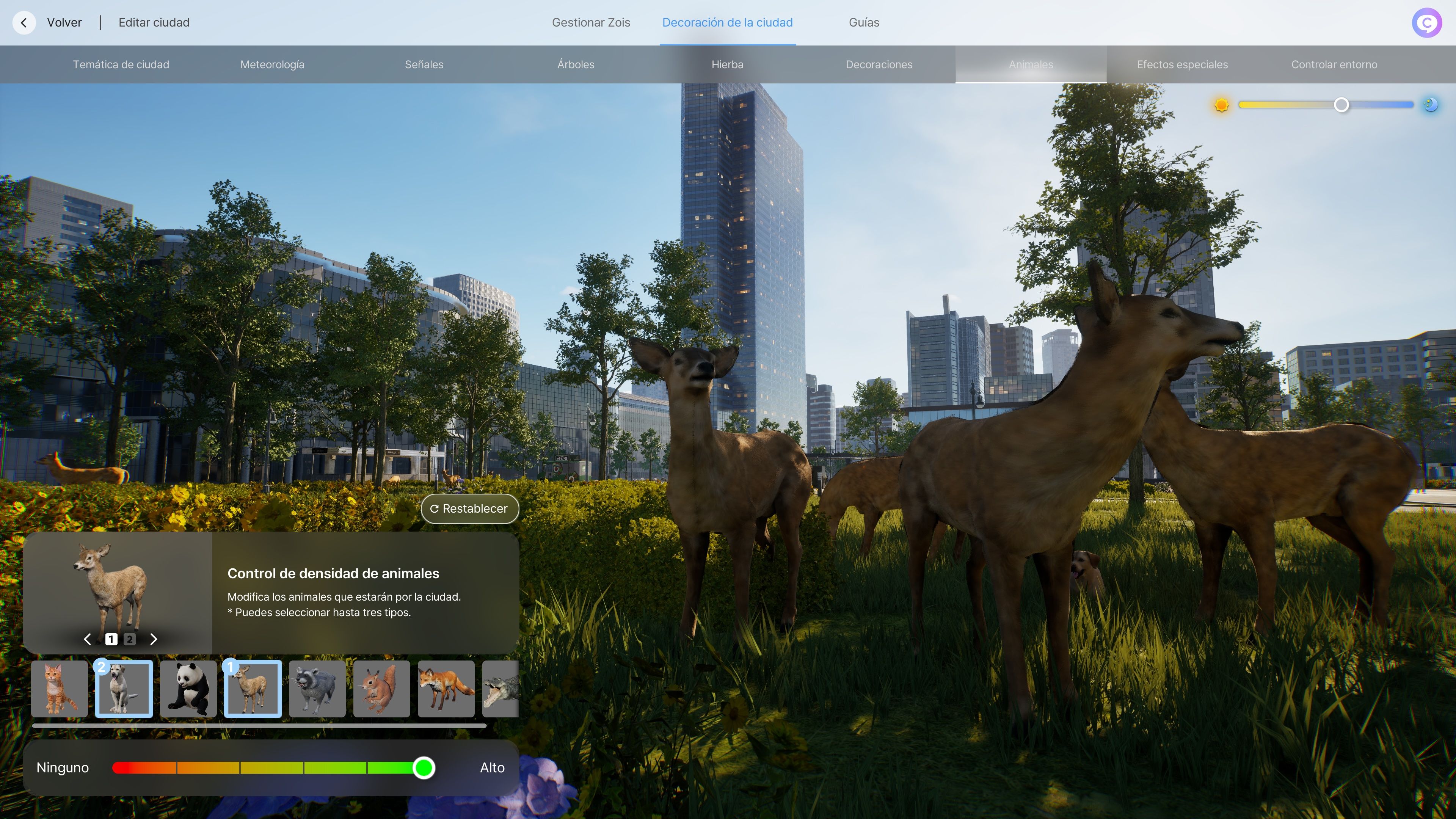Click the Restablecer reset button
This screenshot has width=1456, height=819.
click(x=469, y=509)
